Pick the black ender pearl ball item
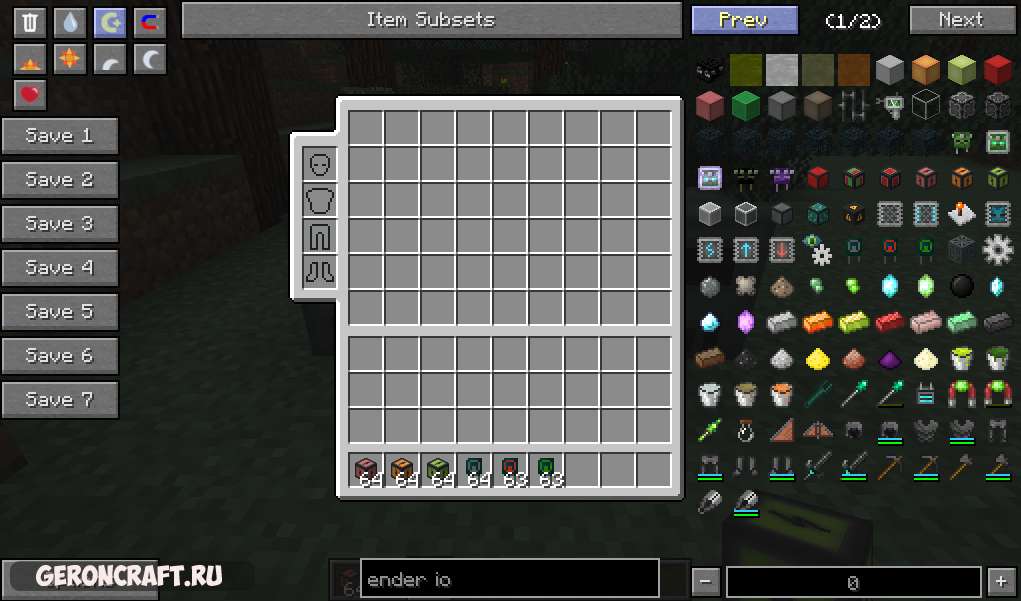This screenshot has height=601, width=1021. (x=961, y=287)
